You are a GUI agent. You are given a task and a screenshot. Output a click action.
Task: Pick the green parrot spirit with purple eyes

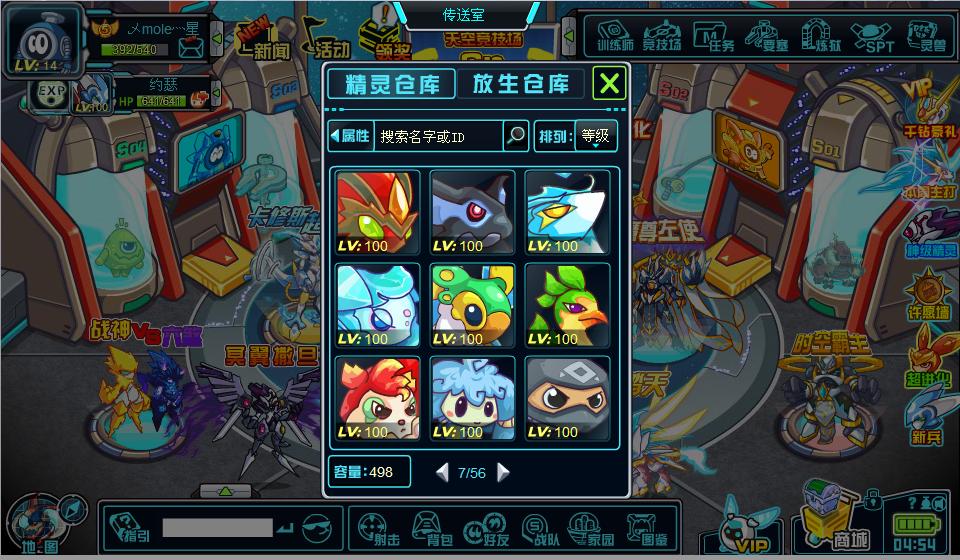[x=567, y=305]
